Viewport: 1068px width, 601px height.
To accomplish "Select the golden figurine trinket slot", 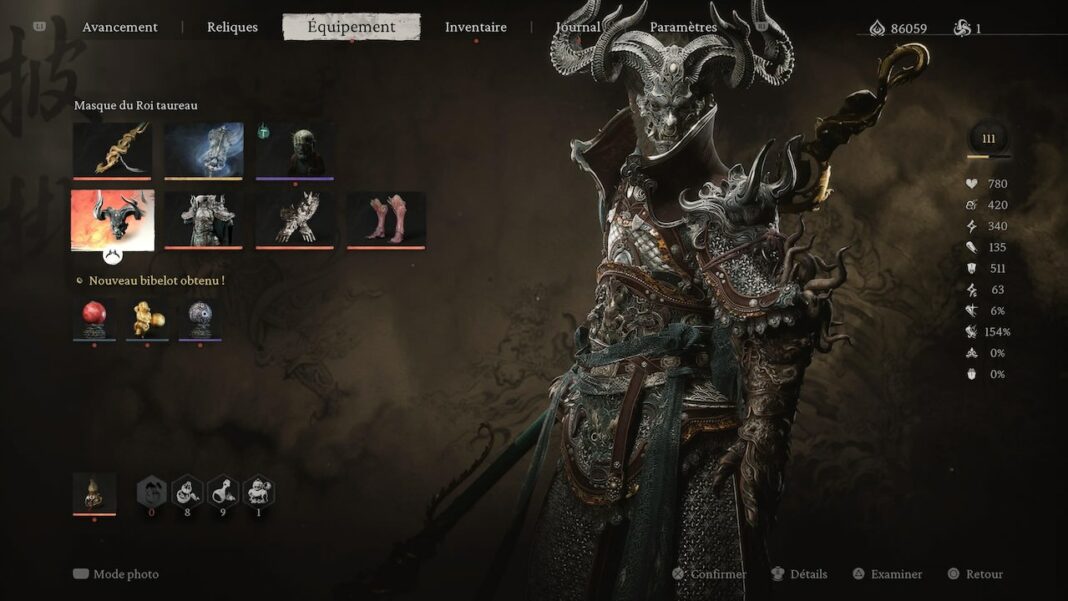I will point(147,318).
